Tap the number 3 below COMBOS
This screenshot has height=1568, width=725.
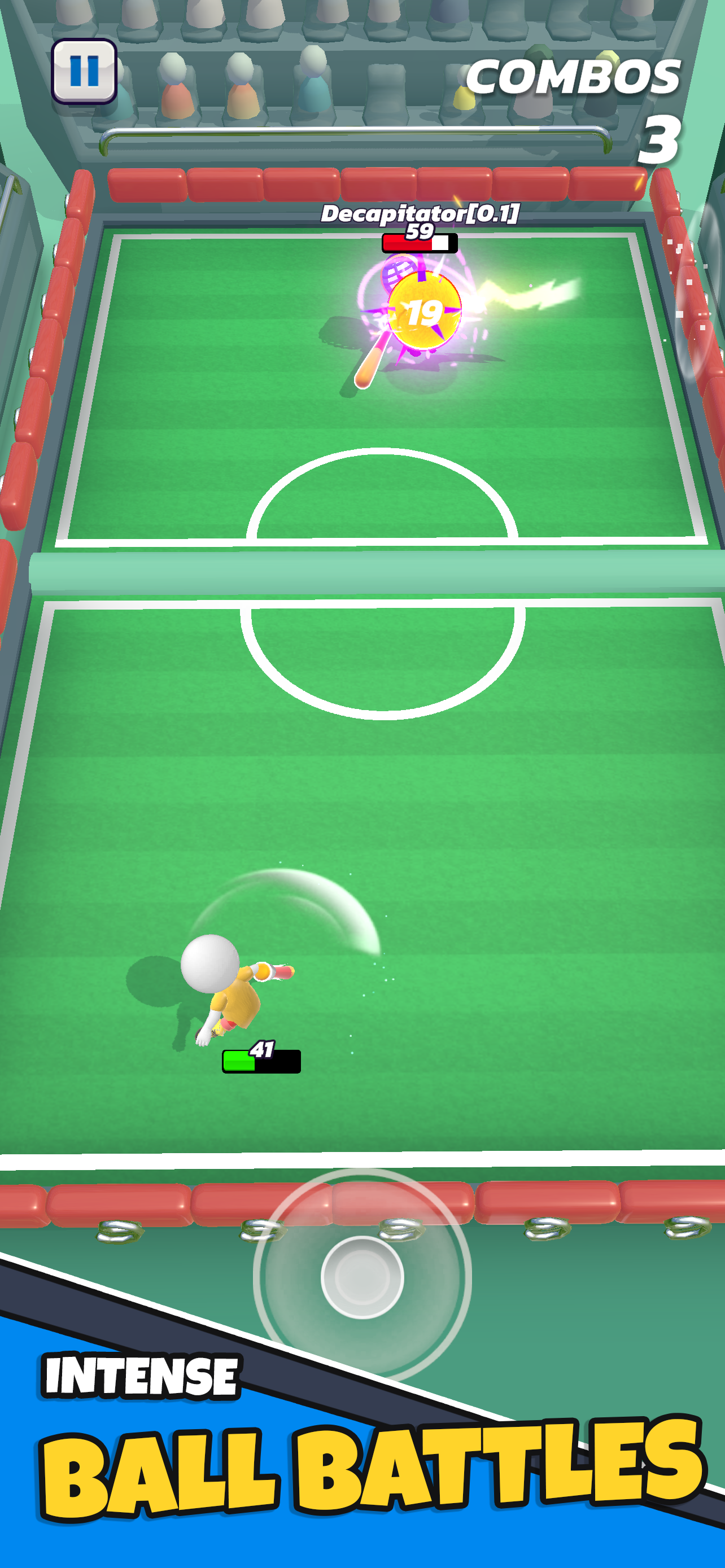661,140
